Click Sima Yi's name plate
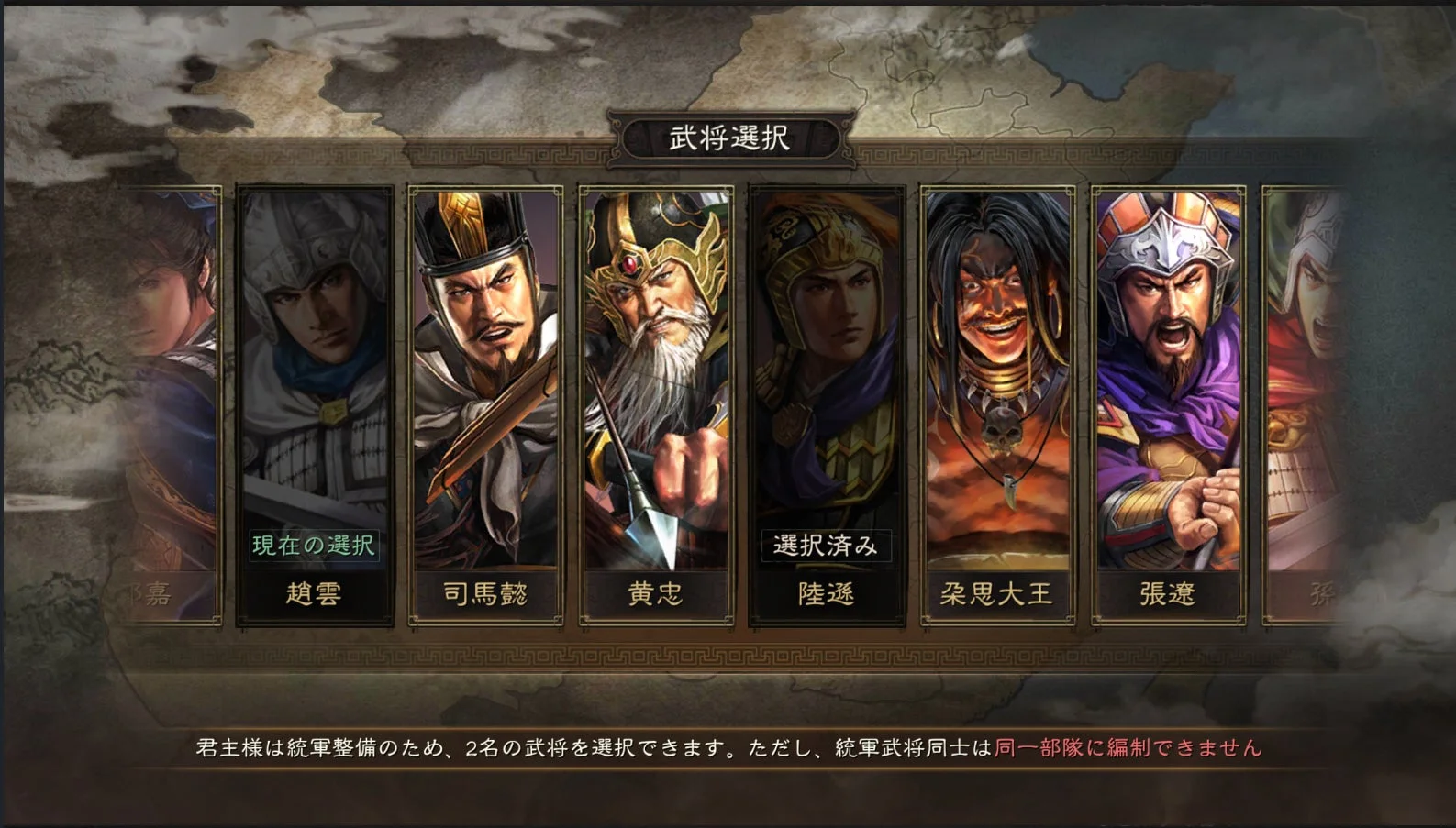 486,593
